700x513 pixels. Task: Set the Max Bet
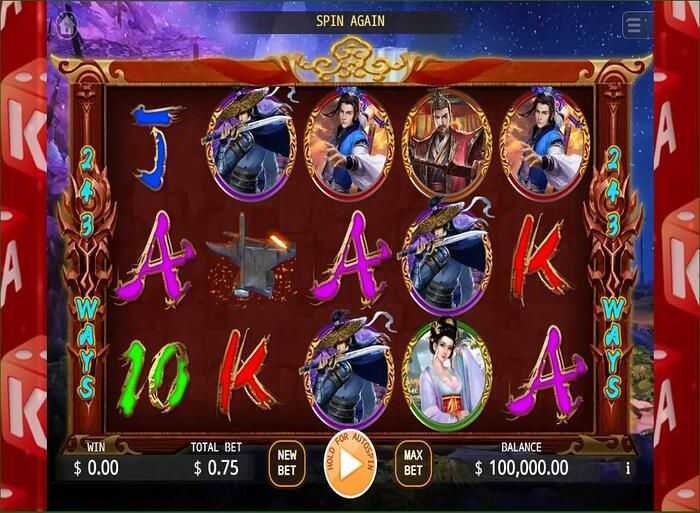coord(412,464)
